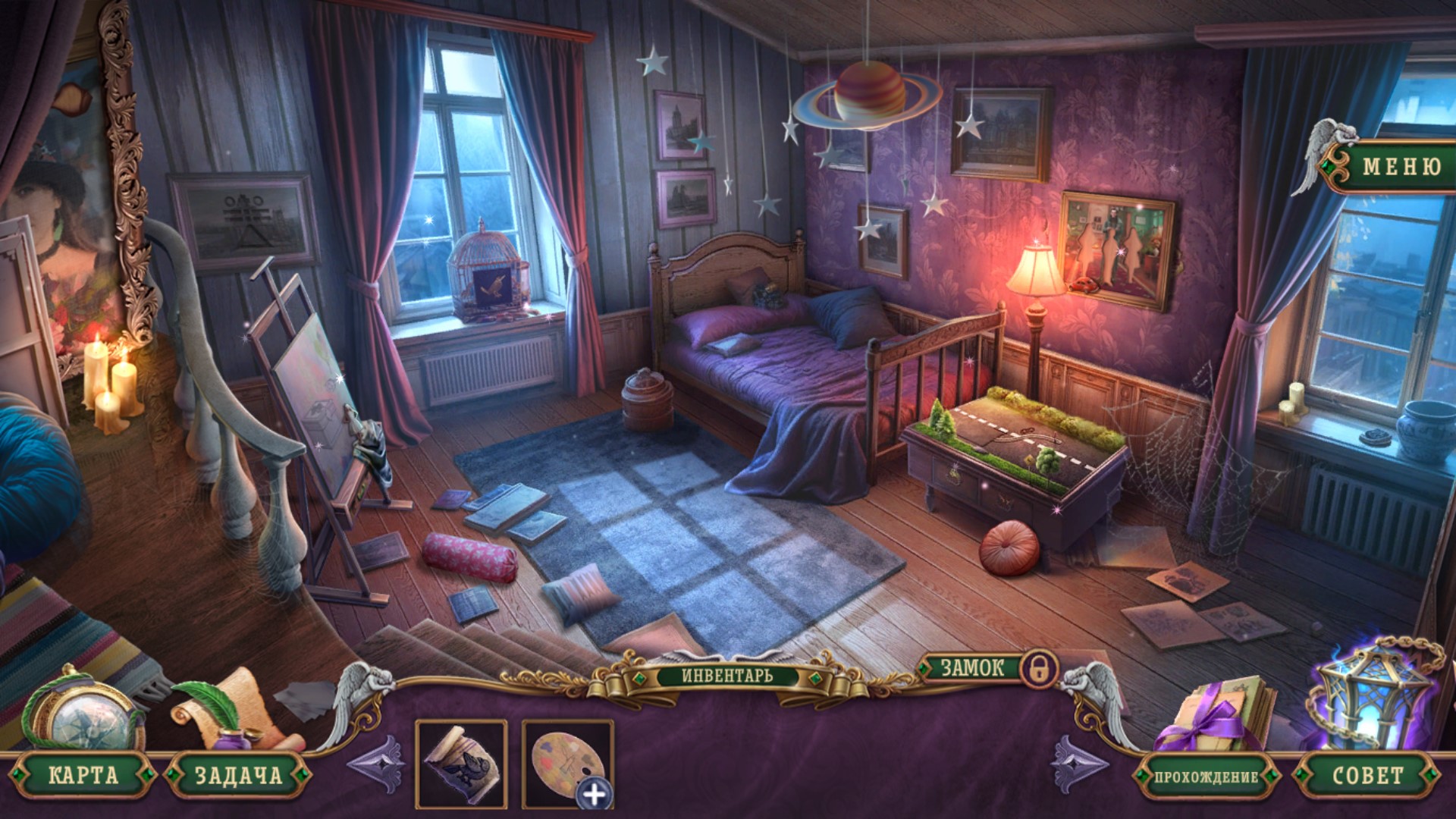Use the СОВЕТ hint button
This screenshot has height=819, width=1456.
point(1367,775)
